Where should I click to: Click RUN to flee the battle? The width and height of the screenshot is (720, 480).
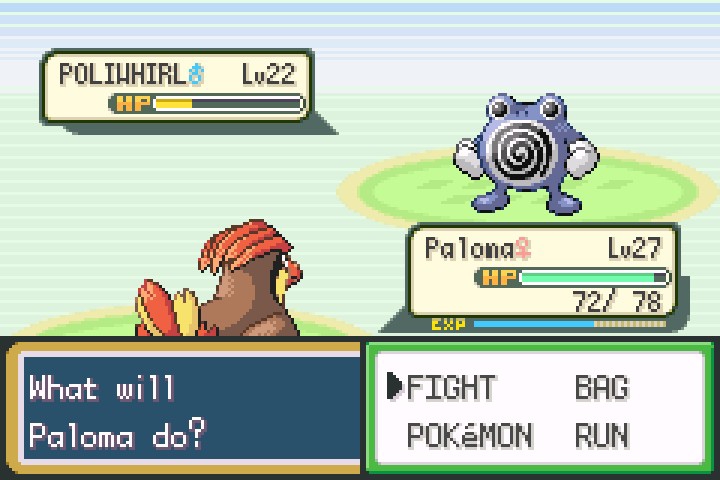pos(601,435)
